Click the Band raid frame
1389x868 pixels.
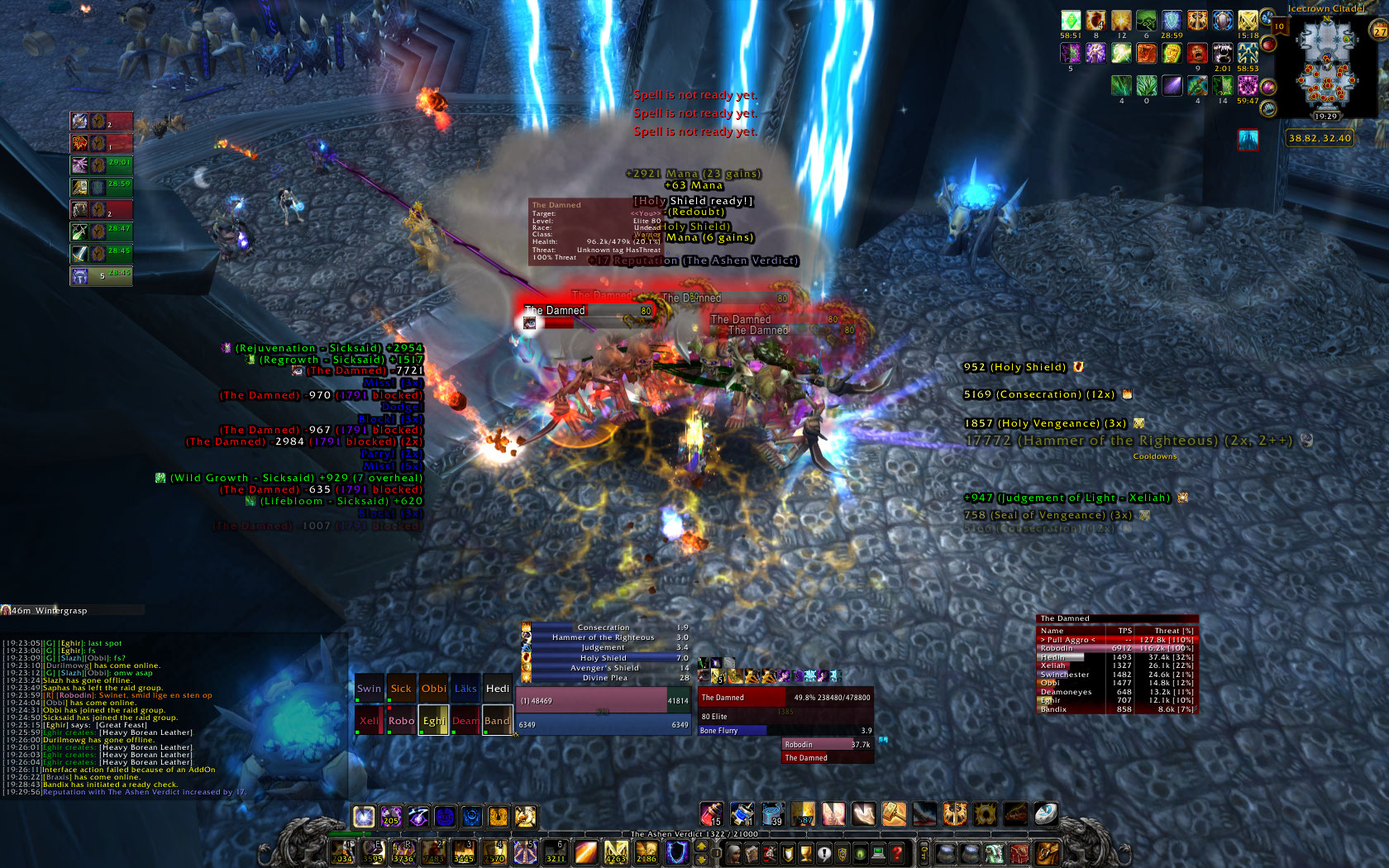(x=497, y=721)
